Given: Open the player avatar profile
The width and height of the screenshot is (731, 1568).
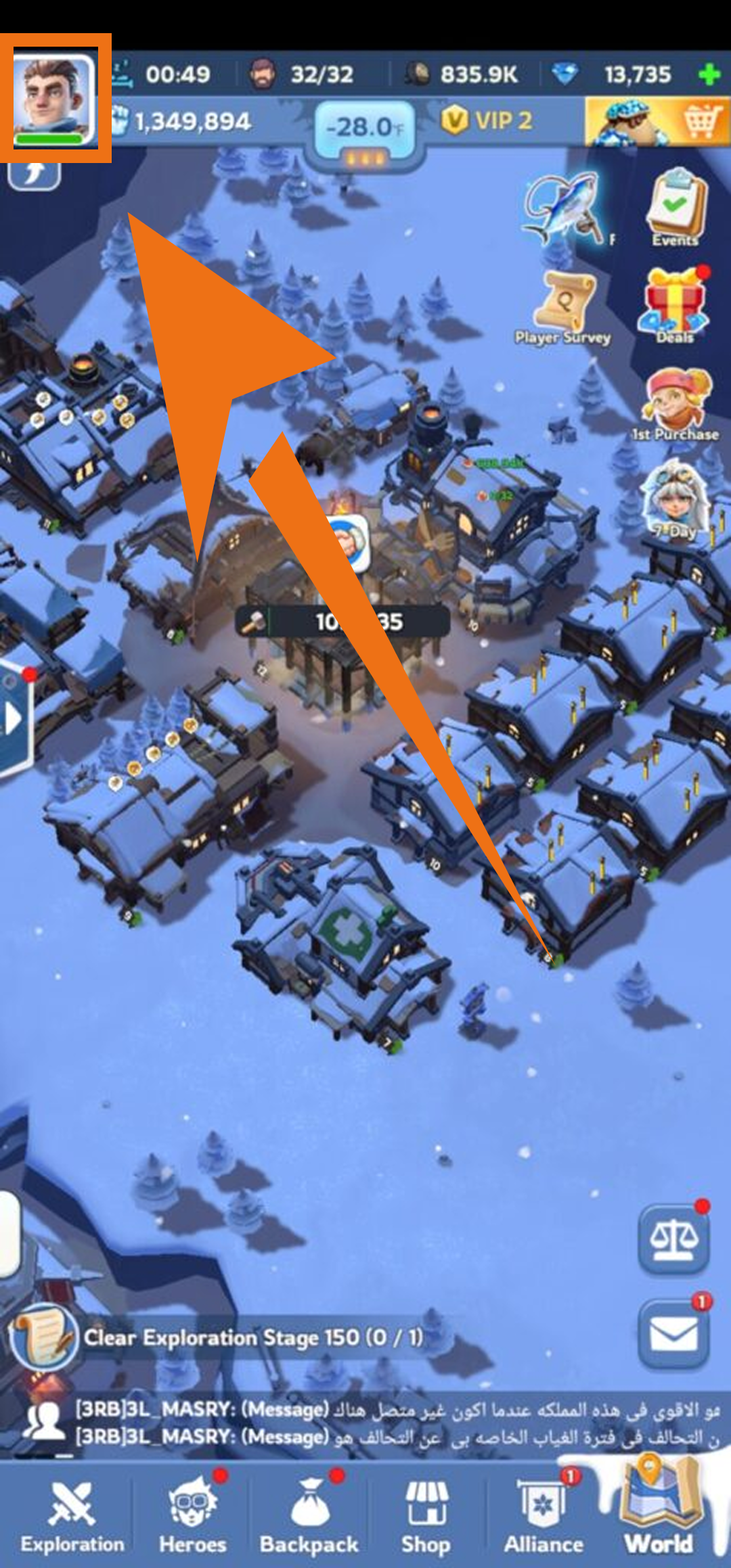Looking at the screenshot, I should pos(54,99).
